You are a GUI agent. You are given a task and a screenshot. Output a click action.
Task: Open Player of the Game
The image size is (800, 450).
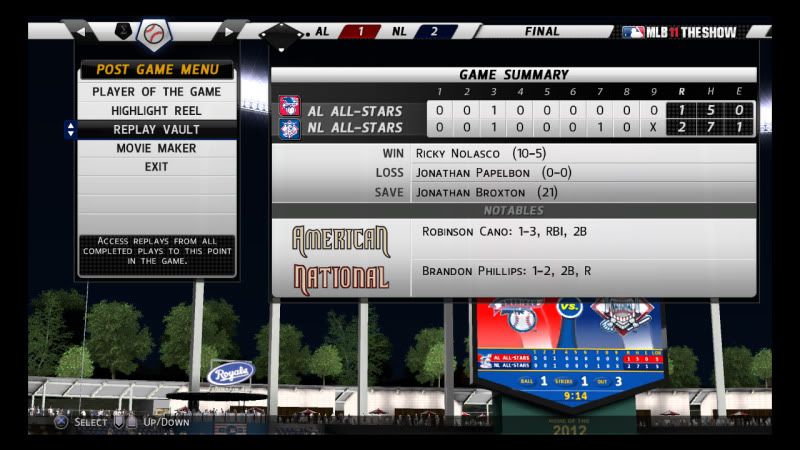point(156,92)
